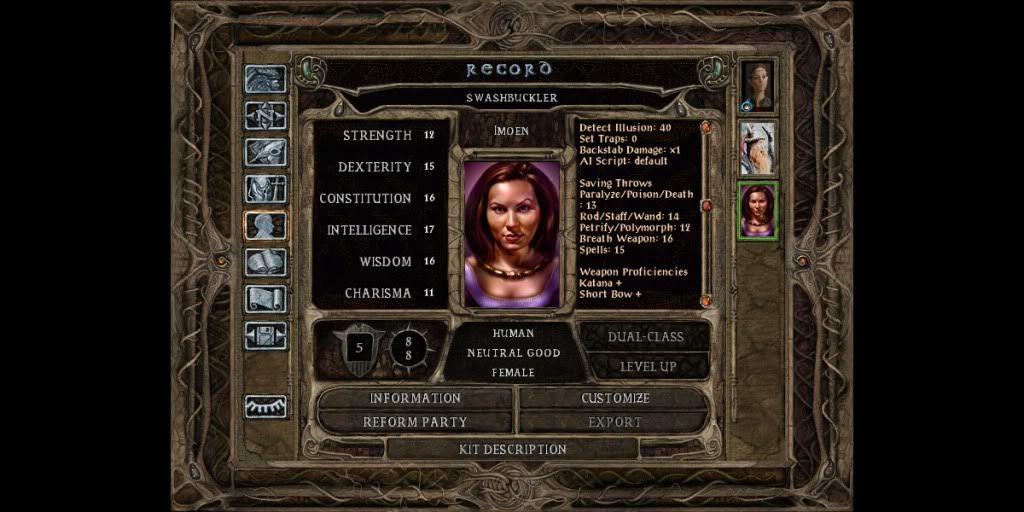Open the mage spellbook icon
The image size is (1024, 512).
266,262
